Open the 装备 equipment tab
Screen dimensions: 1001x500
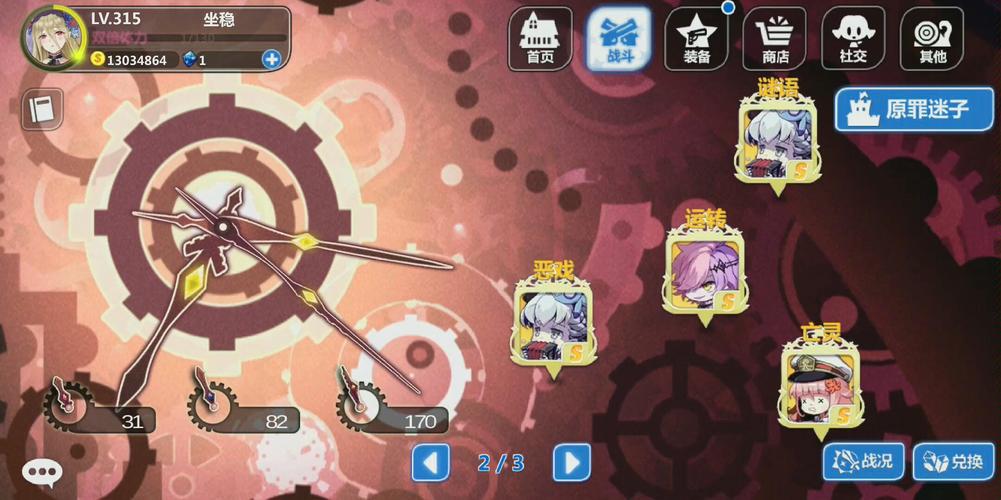696,39
